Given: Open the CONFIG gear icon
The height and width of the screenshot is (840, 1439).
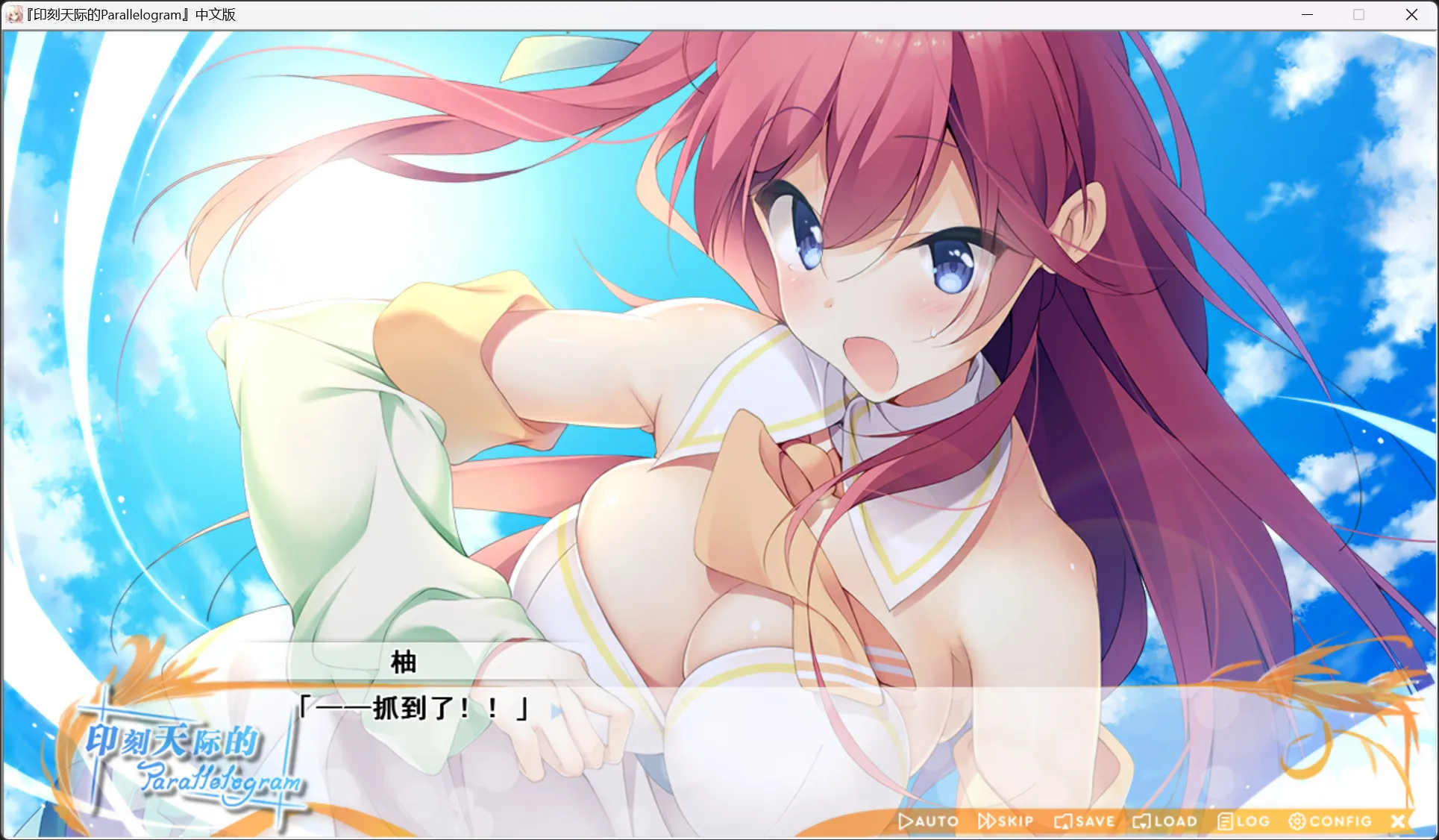Looking at the screenshot, I should pyautogui.click(x=1297, y=821).
